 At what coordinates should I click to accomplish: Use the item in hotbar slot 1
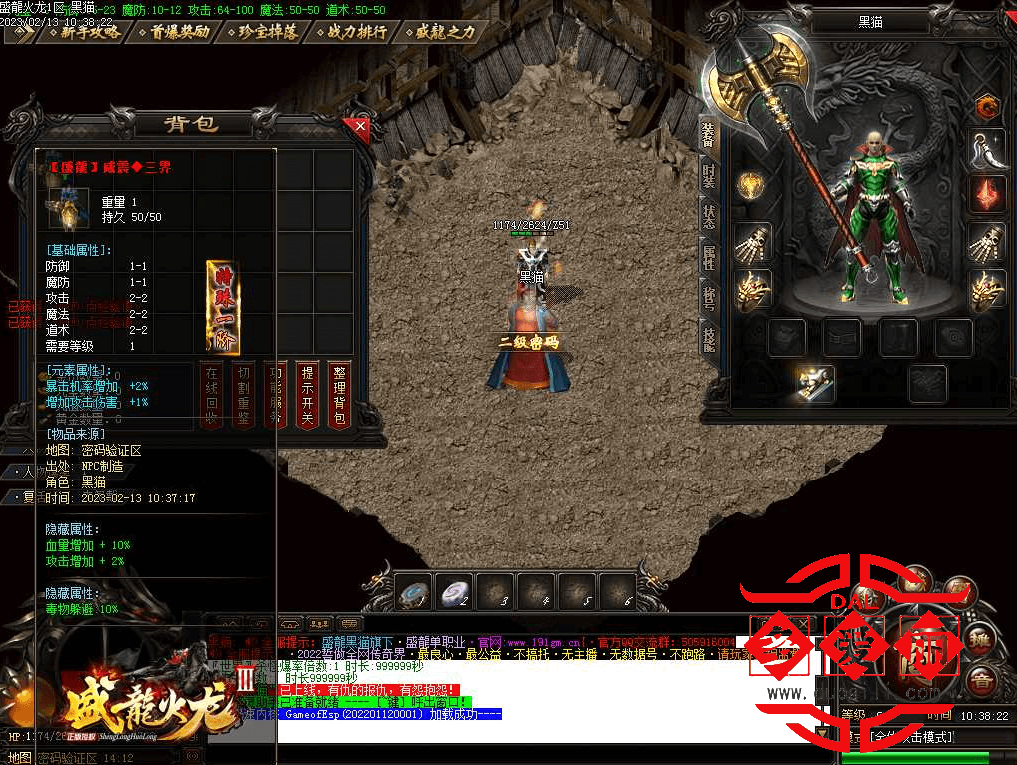413,591
